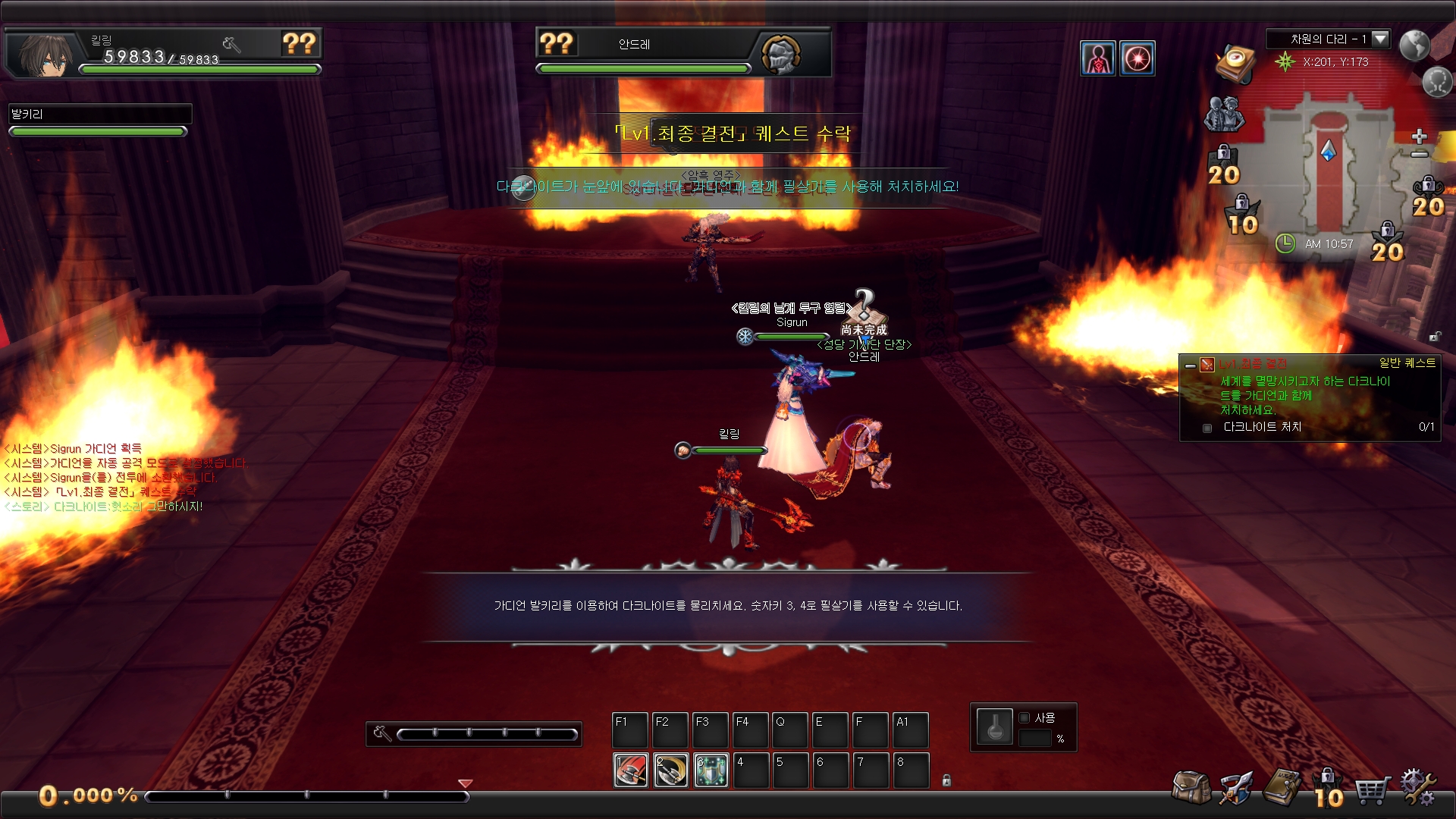Use the red axe skill in slot 1
1456x819 pixels.
[x=631, y=770]
